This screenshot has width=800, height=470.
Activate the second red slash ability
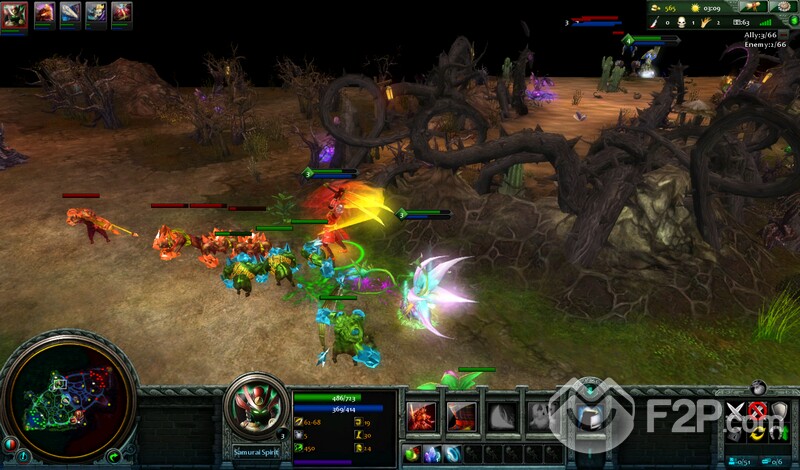point(462,415)
